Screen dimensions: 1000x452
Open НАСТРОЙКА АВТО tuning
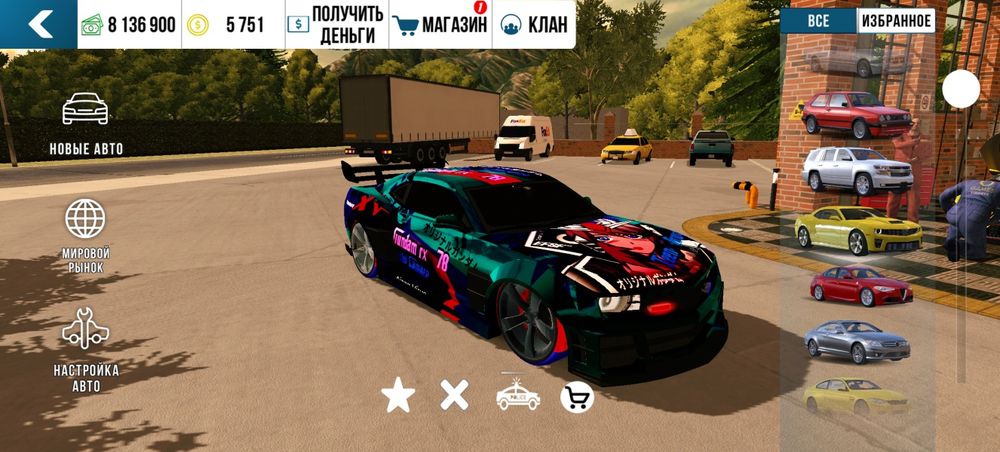pos(86,350)
